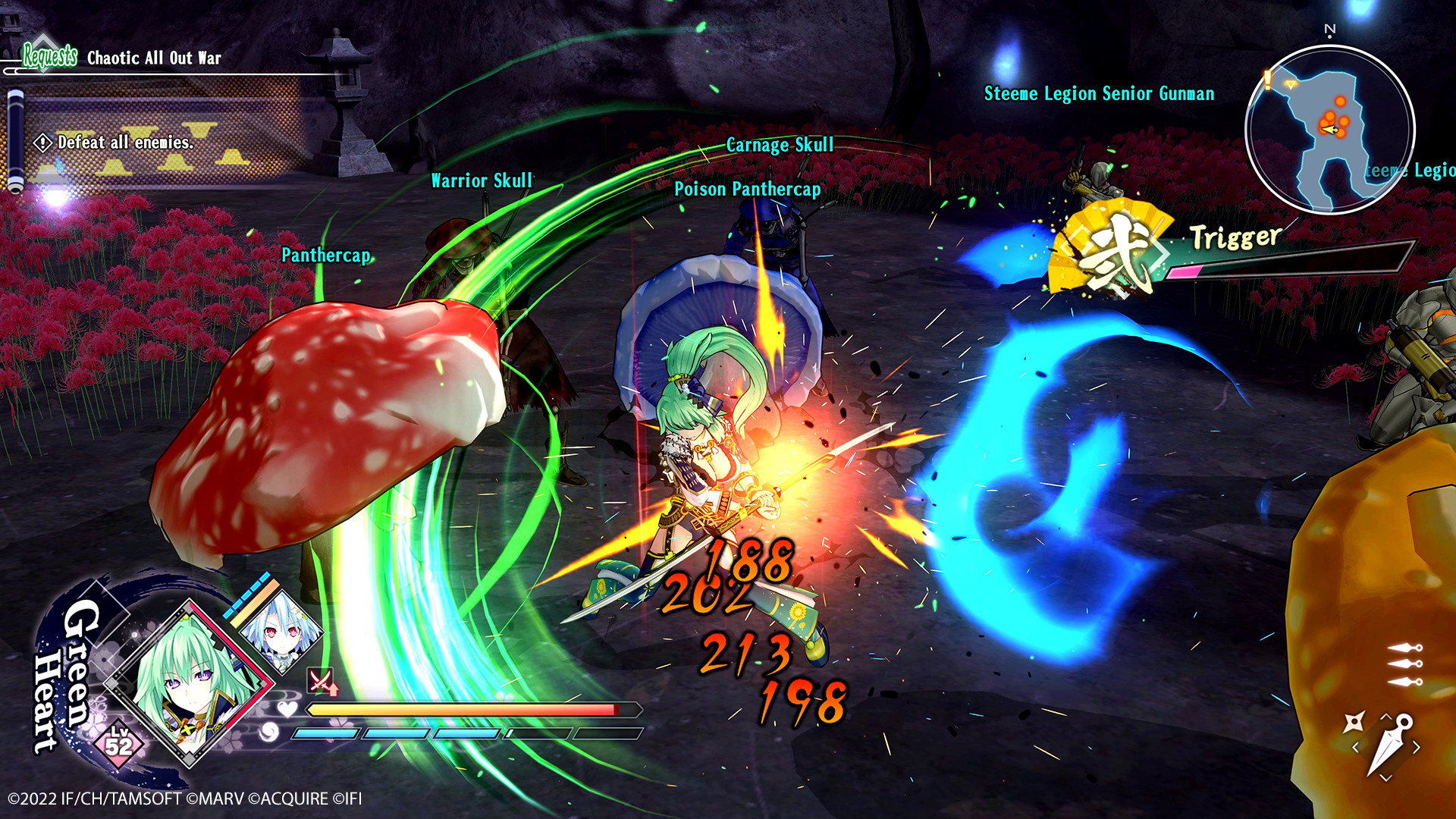Collapse weapon selection using the down chevron

[1385, 777]
